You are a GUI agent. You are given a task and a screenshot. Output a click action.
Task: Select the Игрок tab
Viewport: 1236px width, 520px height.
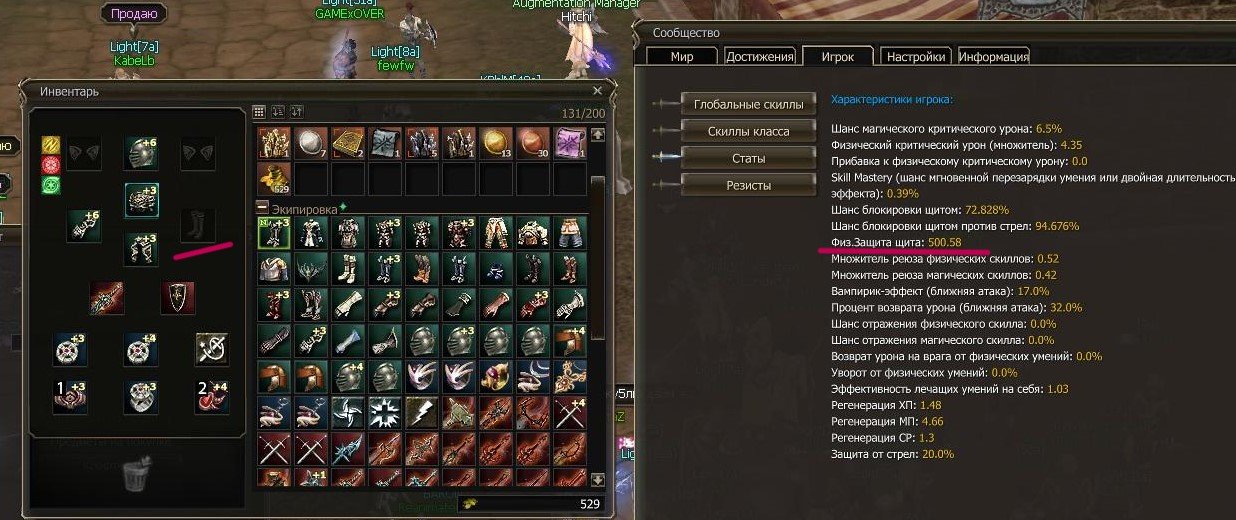[837, 57]
